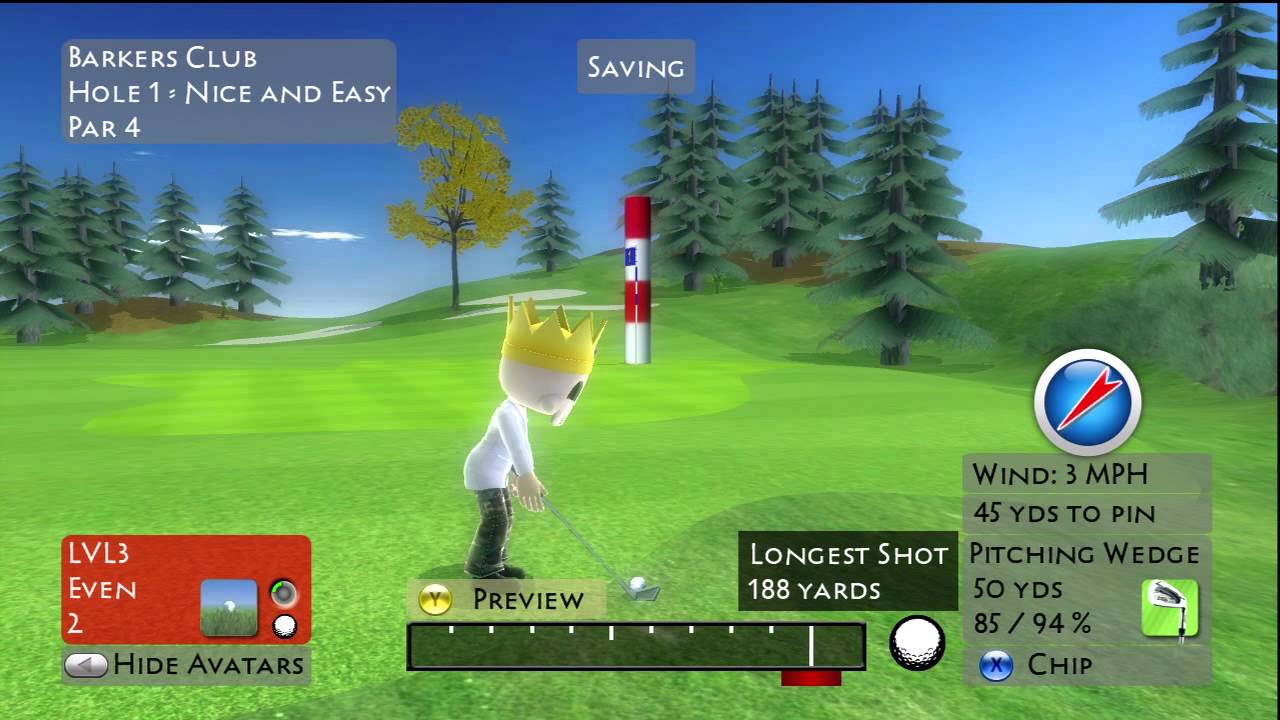Click the red marker on the swing power meter

coord(810,680)
